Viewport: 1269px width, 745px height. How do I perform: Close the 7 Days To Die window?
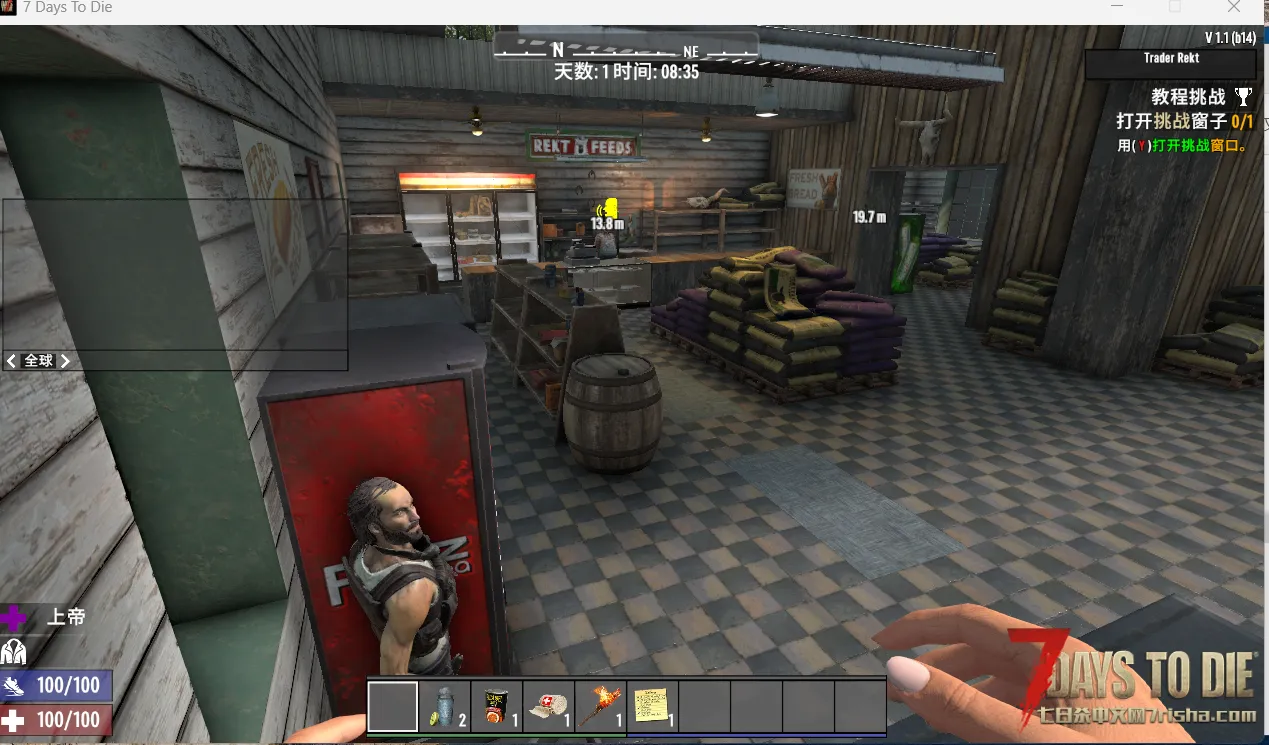(x=1234, y=8)
